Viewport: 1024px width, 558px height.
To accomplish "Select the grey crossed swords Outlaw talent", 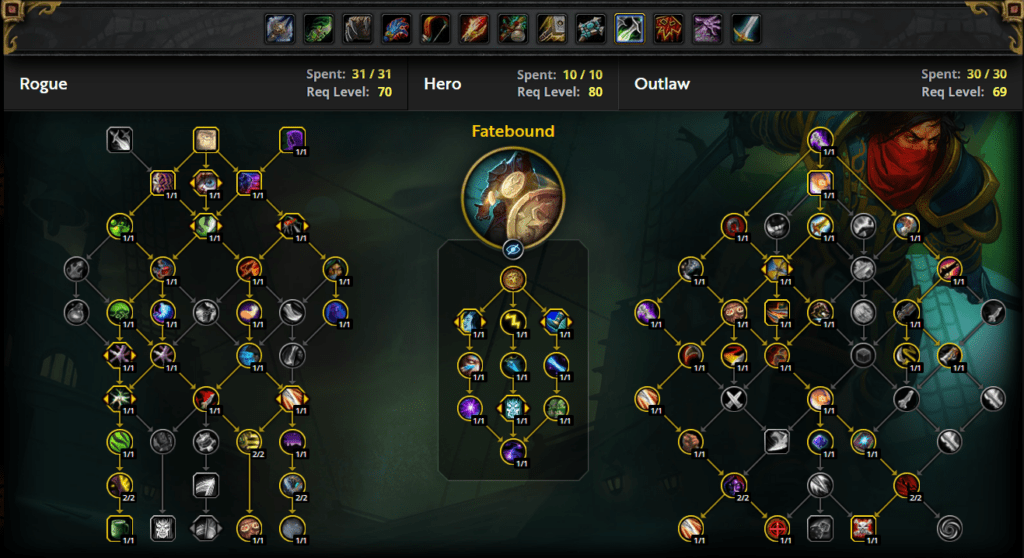I will tap(735, 399).
